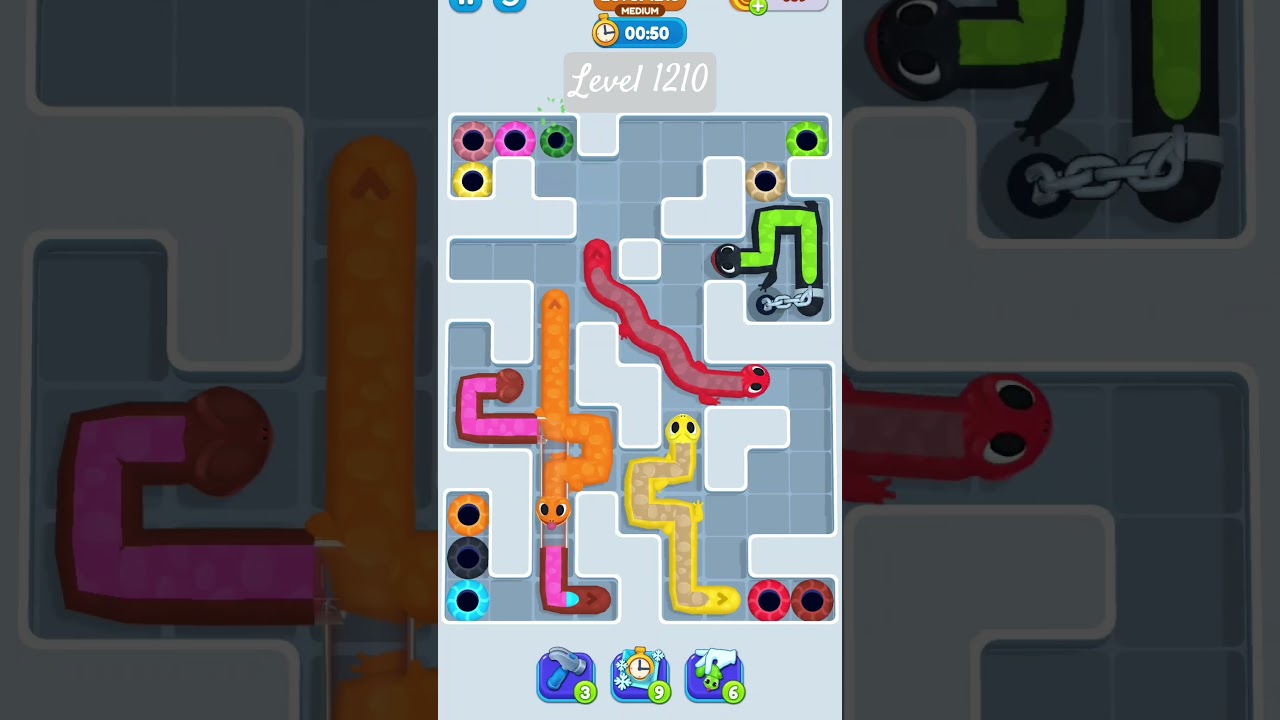Add coins via the green plus icon
Viewport: 1280px width, 720px height.
pos(756,8)
